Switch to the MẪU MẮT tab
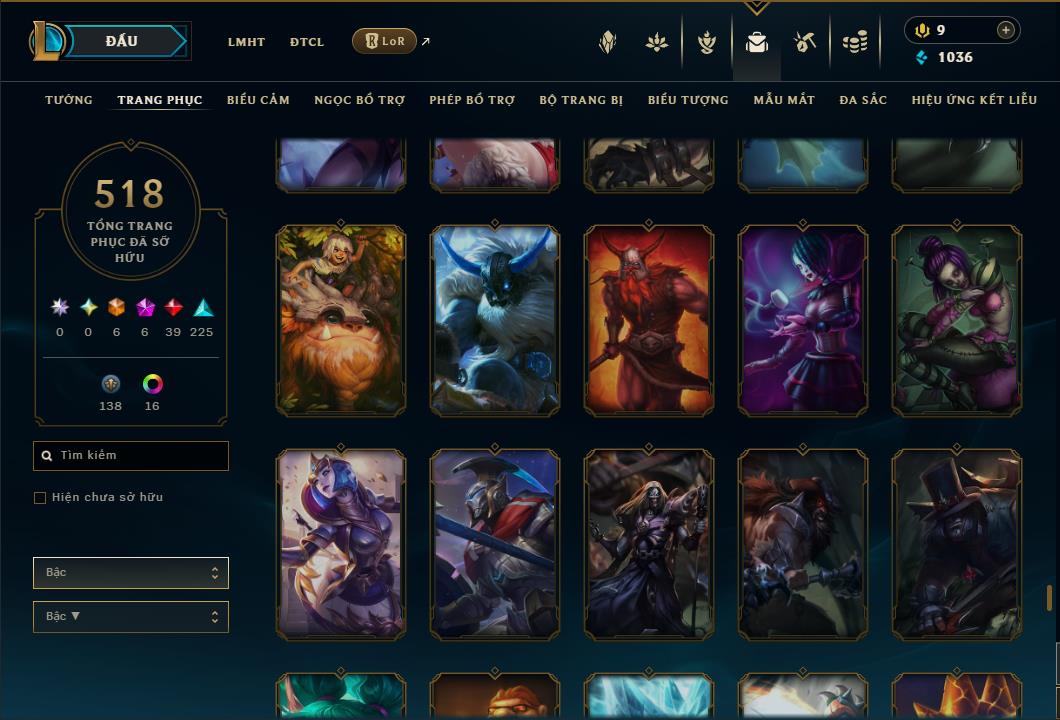Image resolution: width=1060 pixels, height=720 pixels. pyautogui.click(x=784, y=100)
